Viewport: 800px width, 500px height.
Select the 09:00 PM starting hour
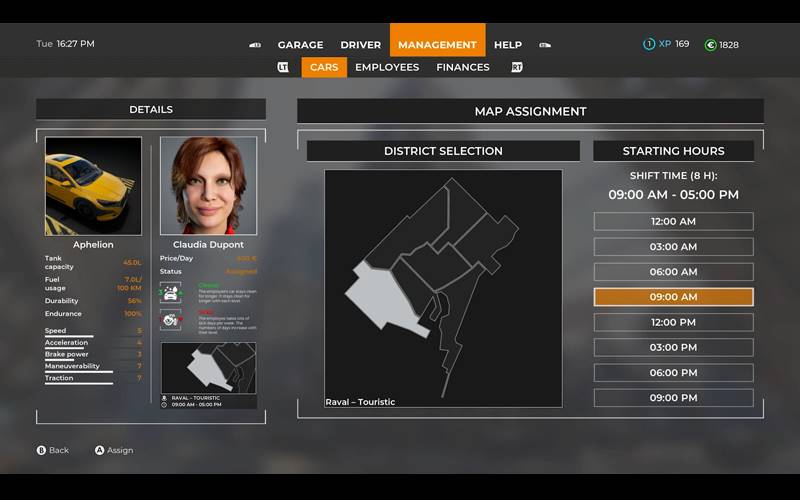pos(673,398)
